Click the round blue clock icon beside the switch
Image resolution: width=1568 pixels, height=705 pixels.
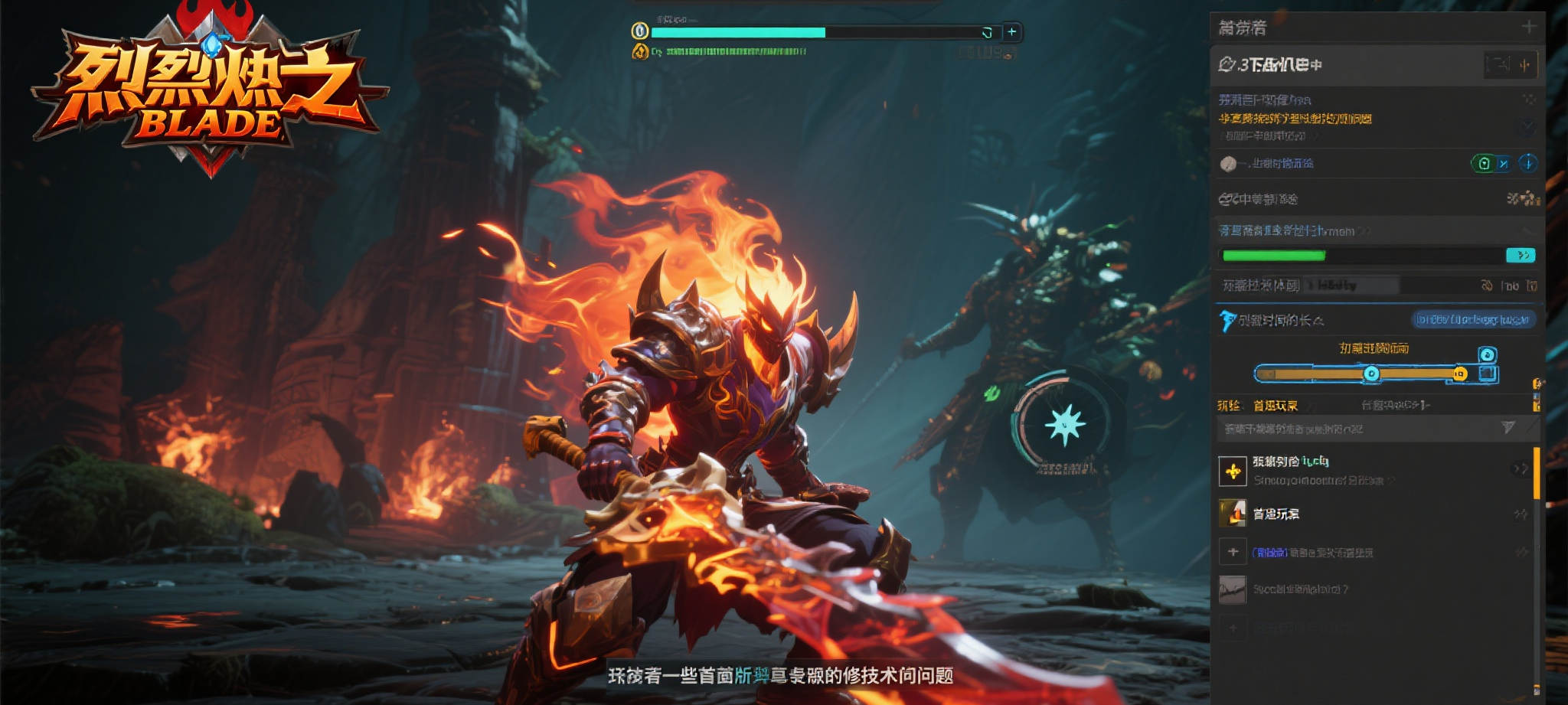[1527, 163]
